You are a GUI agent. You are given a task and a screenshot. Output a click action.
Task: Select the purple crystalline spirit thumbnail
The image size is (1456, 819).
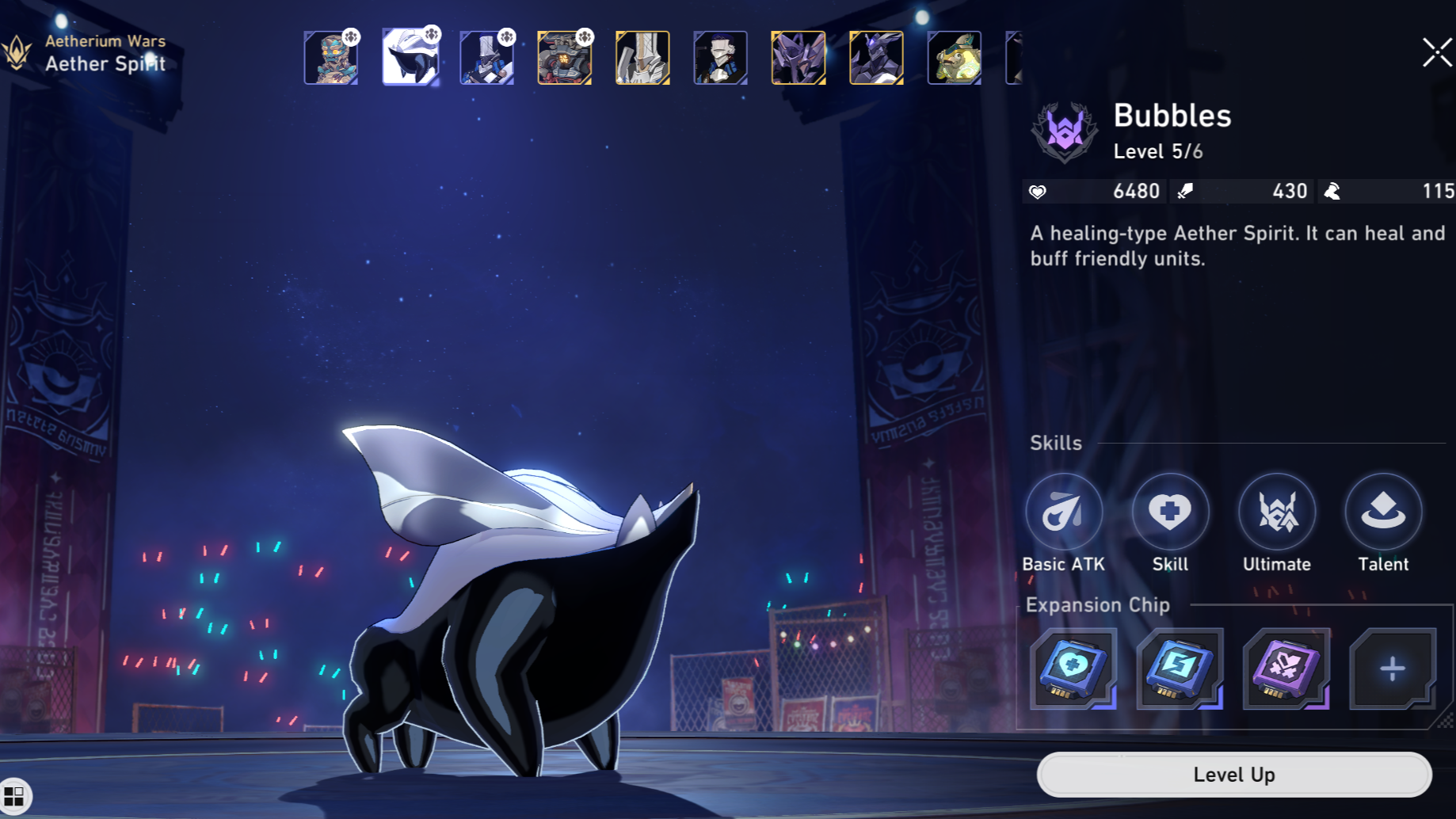tap(798, 57)
